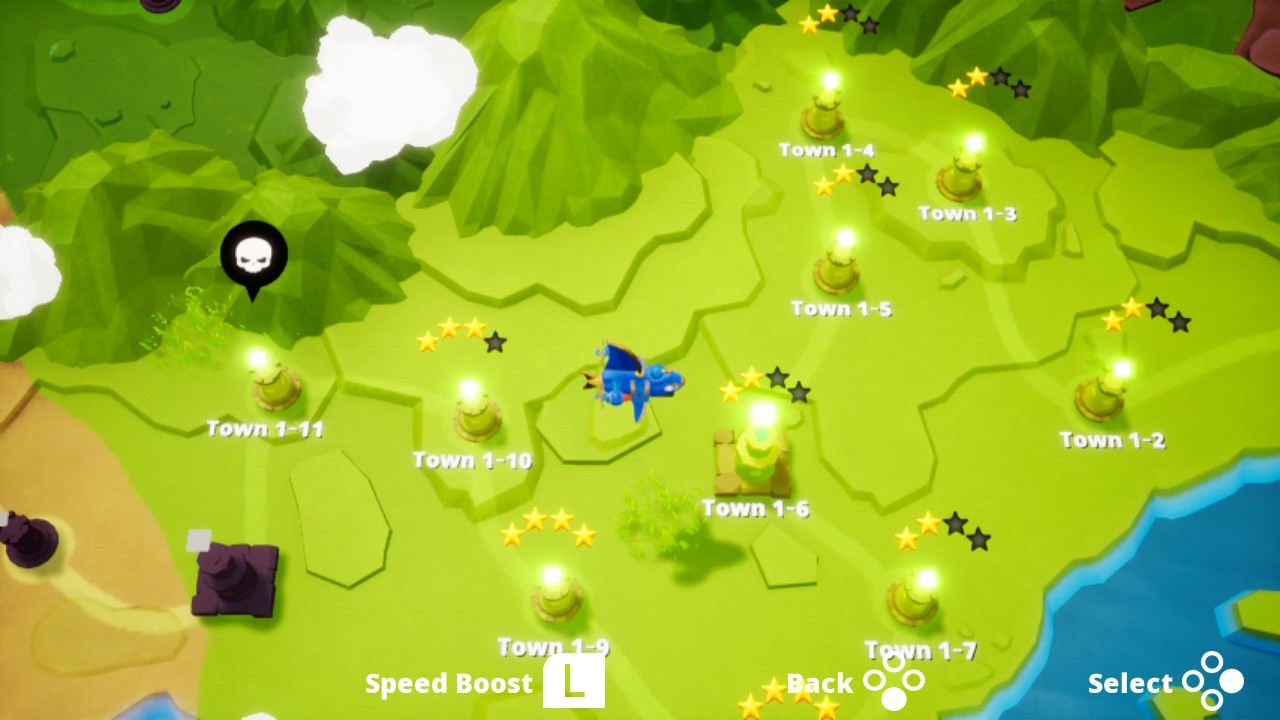Activate the Speed Boost L button
The height and width of the screenshot is (720, 1280).
click(573, 682)
